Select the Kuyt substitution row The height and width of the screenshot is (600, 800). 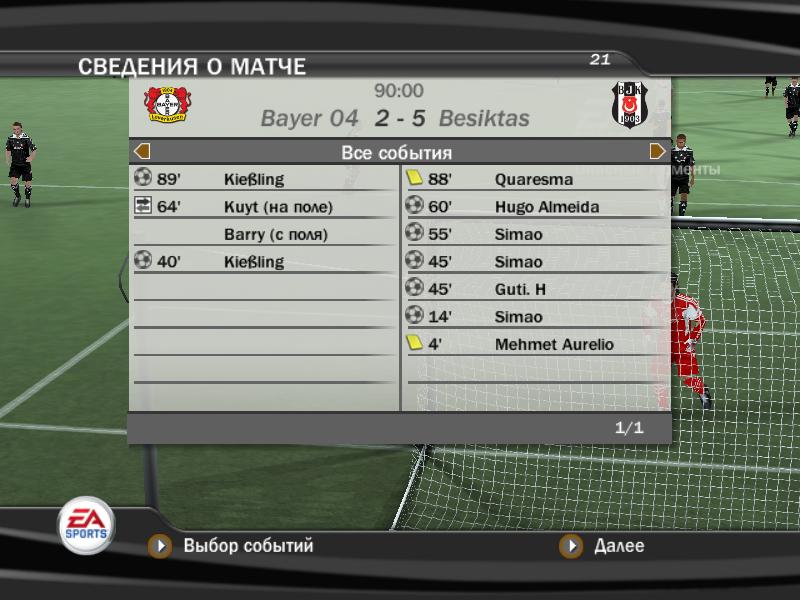[x=265, y=207]
